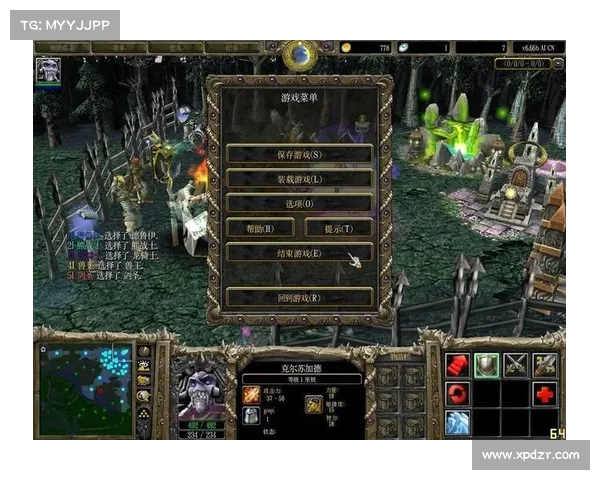Click the day-night clock at top center

(x=300, y=55)
